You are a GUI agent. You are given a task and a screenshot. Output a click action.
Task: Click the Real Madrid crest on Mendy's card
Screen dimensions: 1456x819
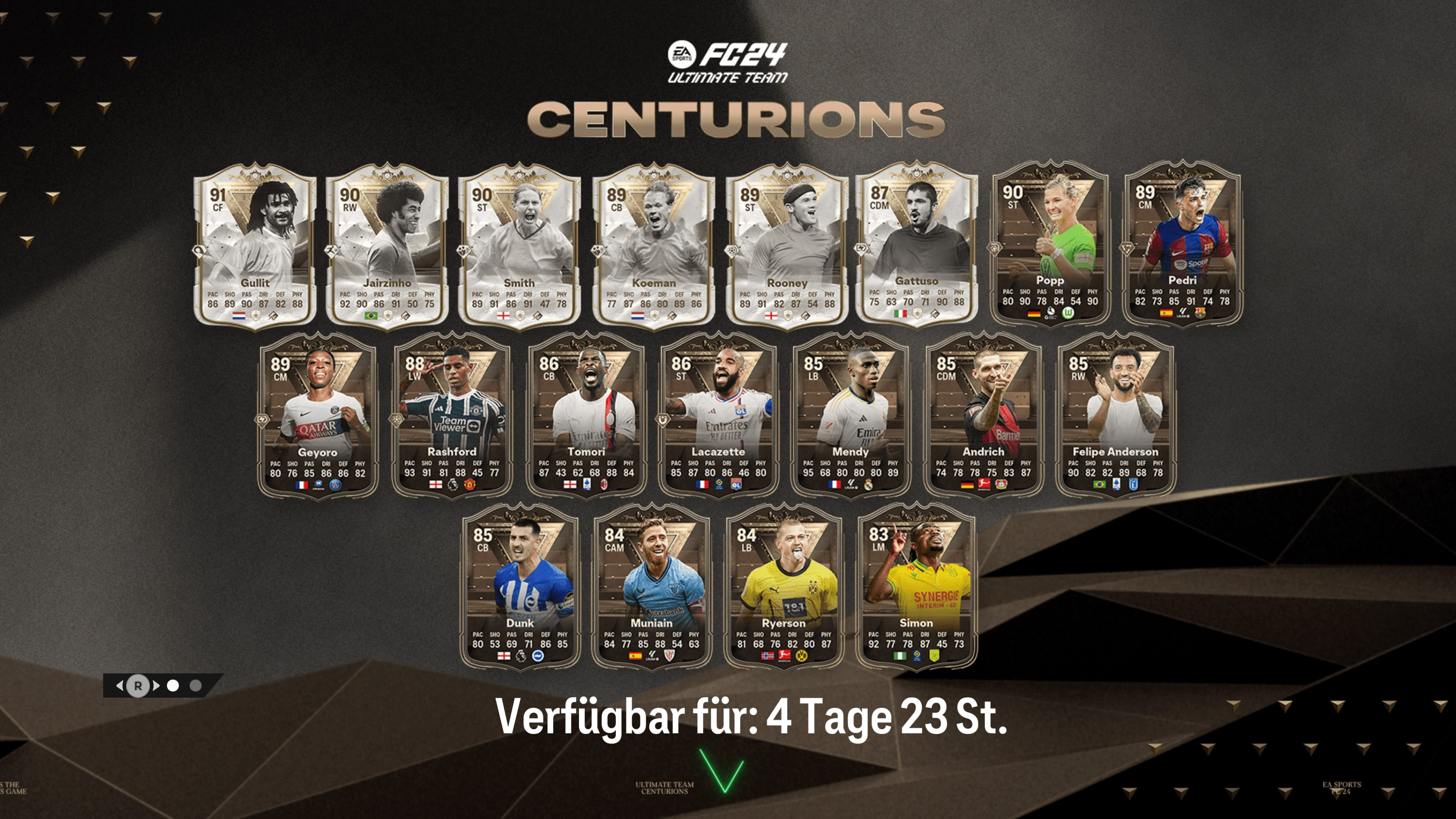(x=869, y=485)
